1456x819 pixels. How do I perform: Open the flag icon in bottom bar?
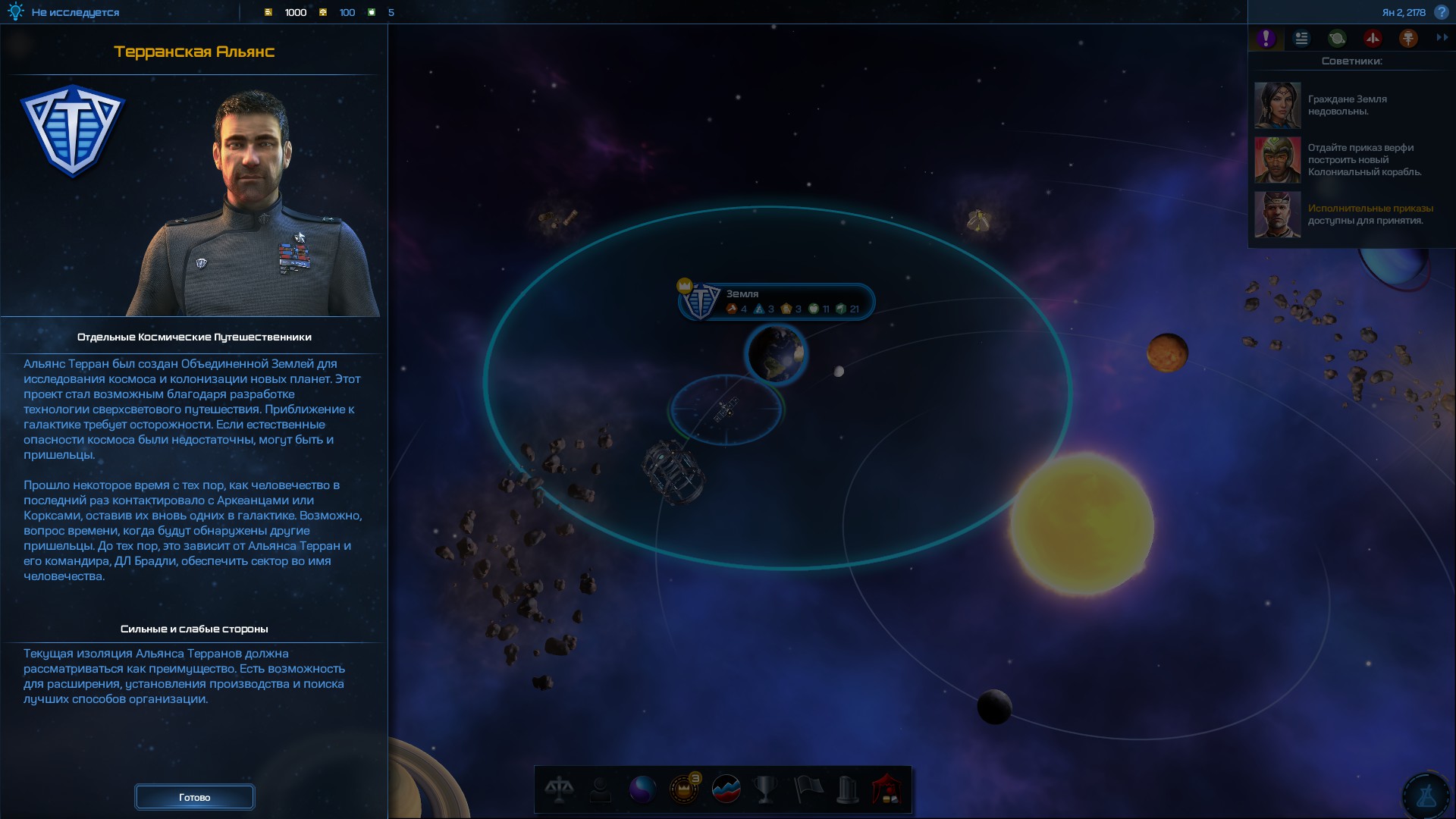pyautogui.click(x=807, y=789)
